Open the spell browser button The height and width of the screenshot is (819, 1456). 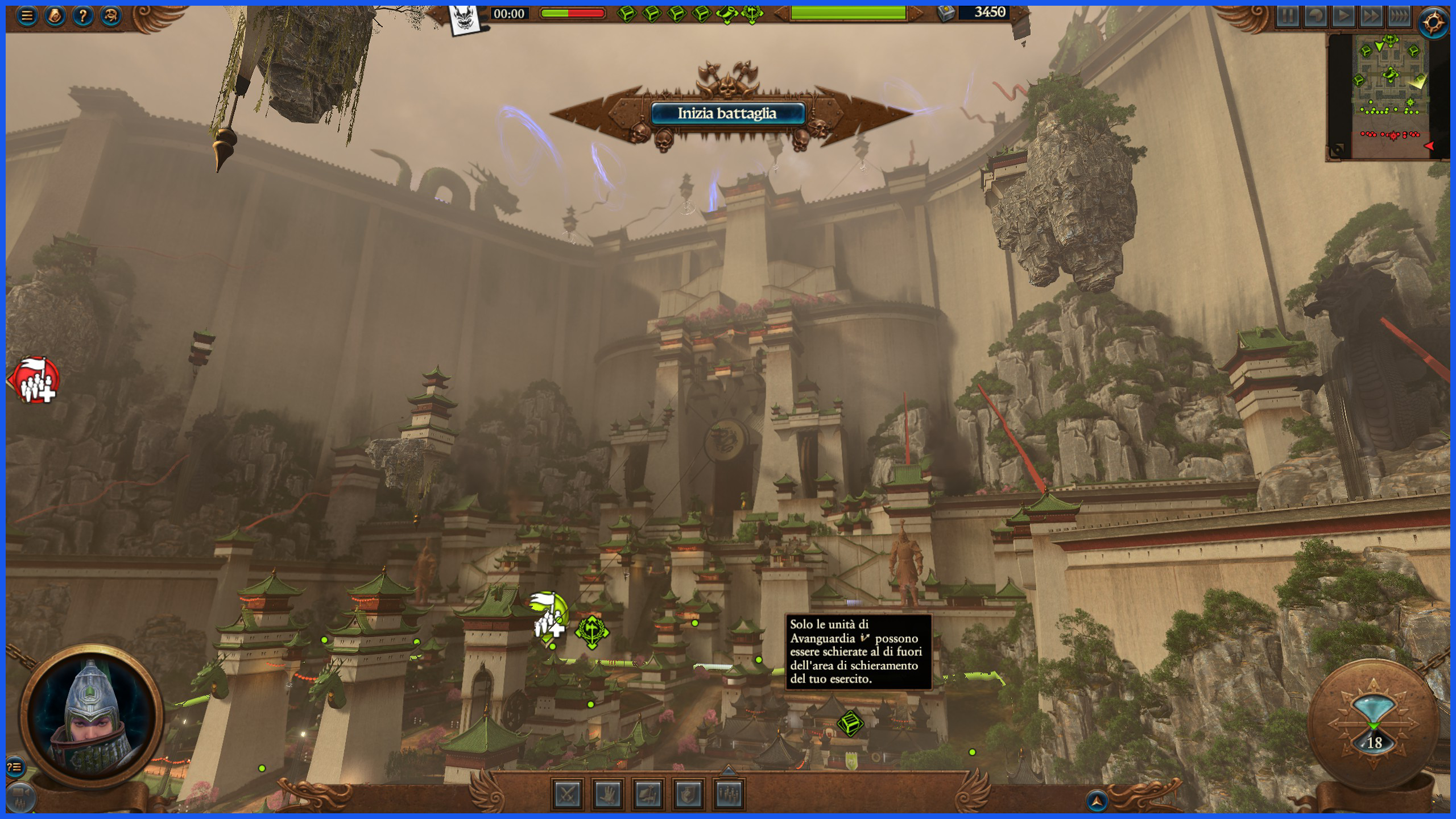pos(110,16)
